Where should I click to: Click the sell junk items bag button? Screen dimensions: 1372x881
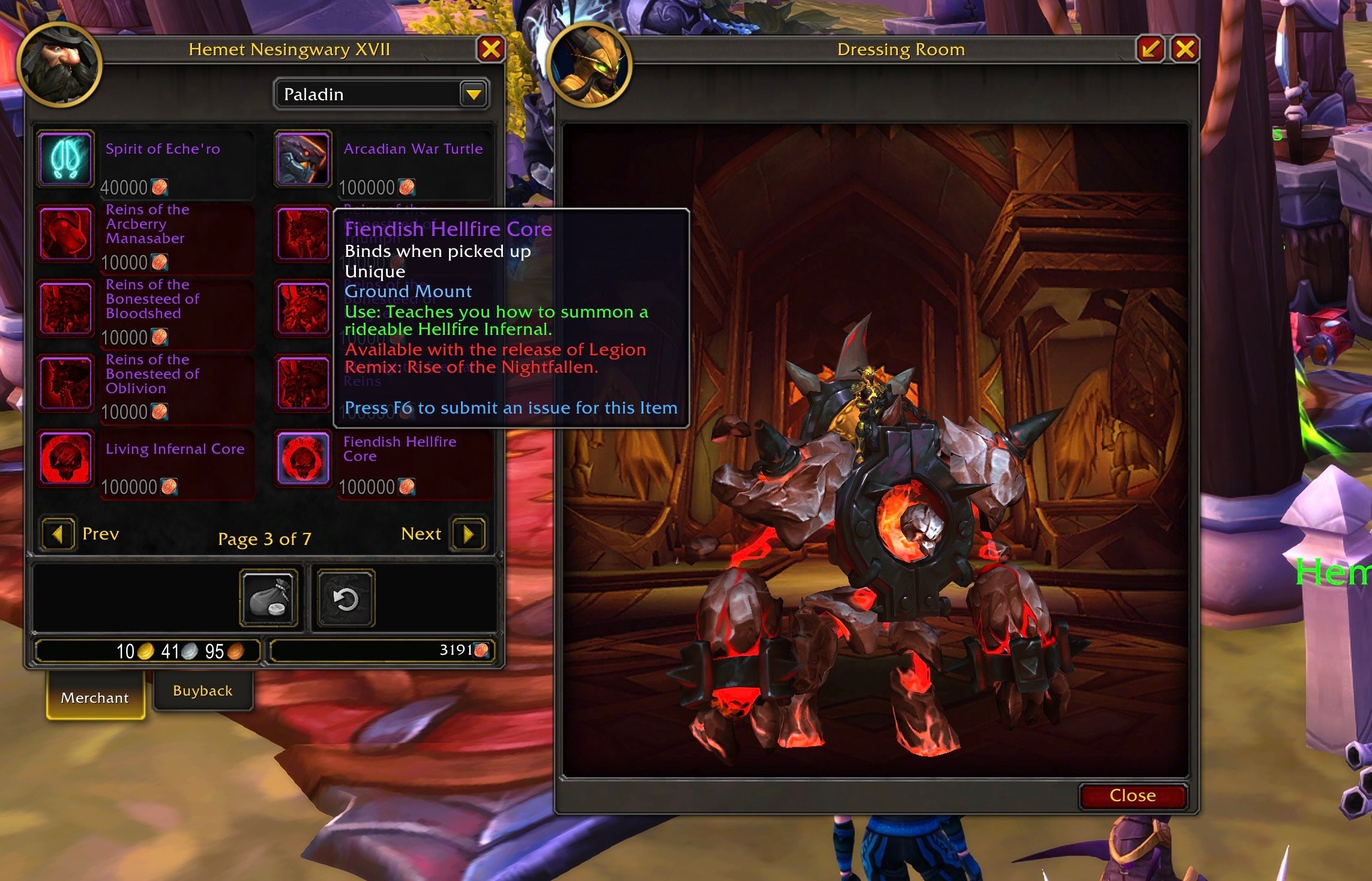tap(269, 598)
